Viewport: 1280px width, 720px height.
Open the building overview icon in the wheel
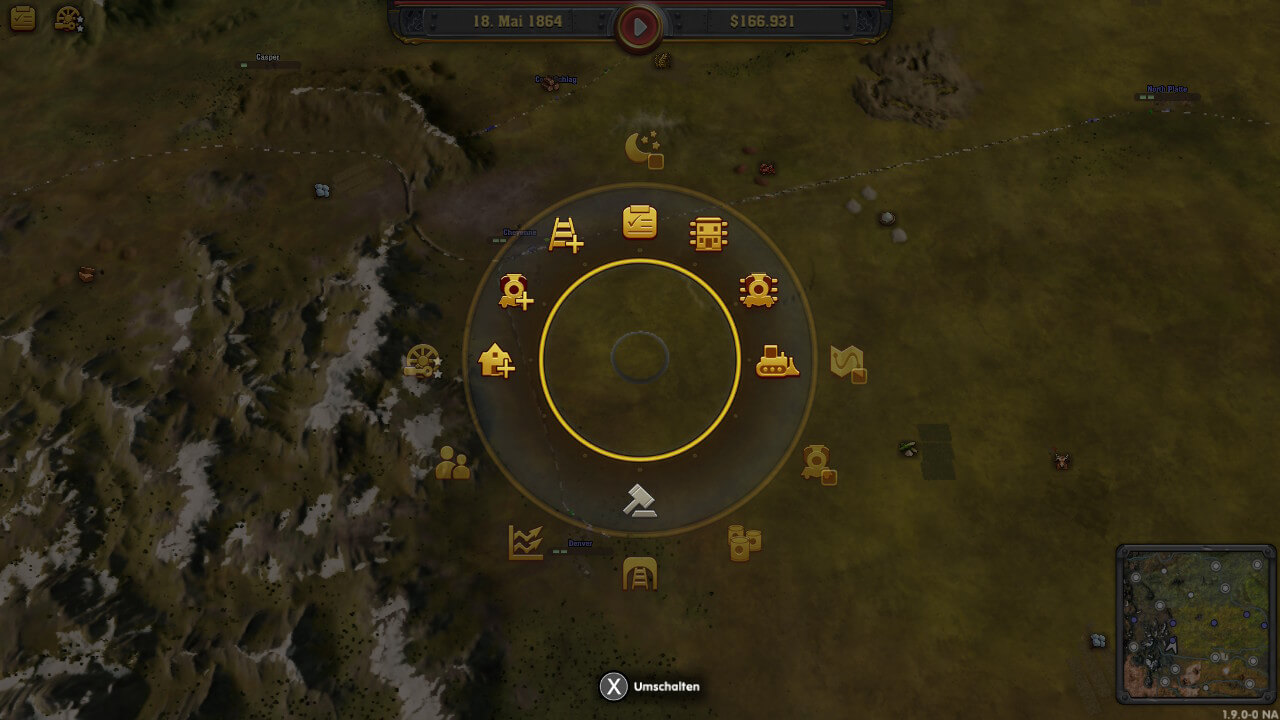coord(708,234)
